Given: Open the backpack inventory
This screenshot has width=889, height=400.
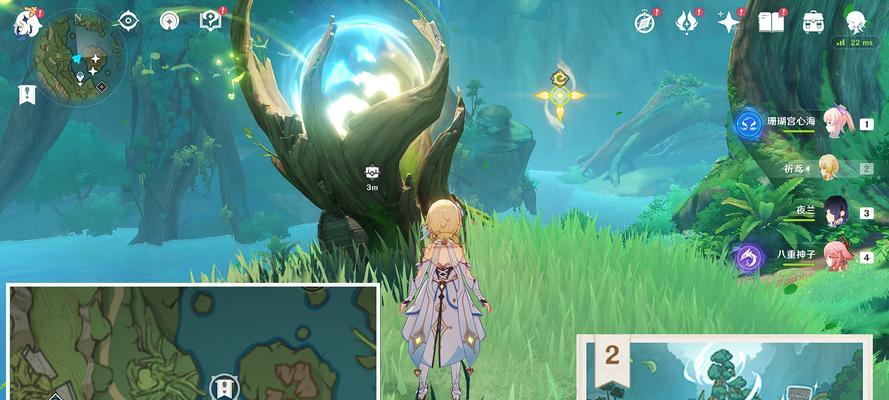Looking at the screenshot, I should pyautogui.click(x=813, y=21).
